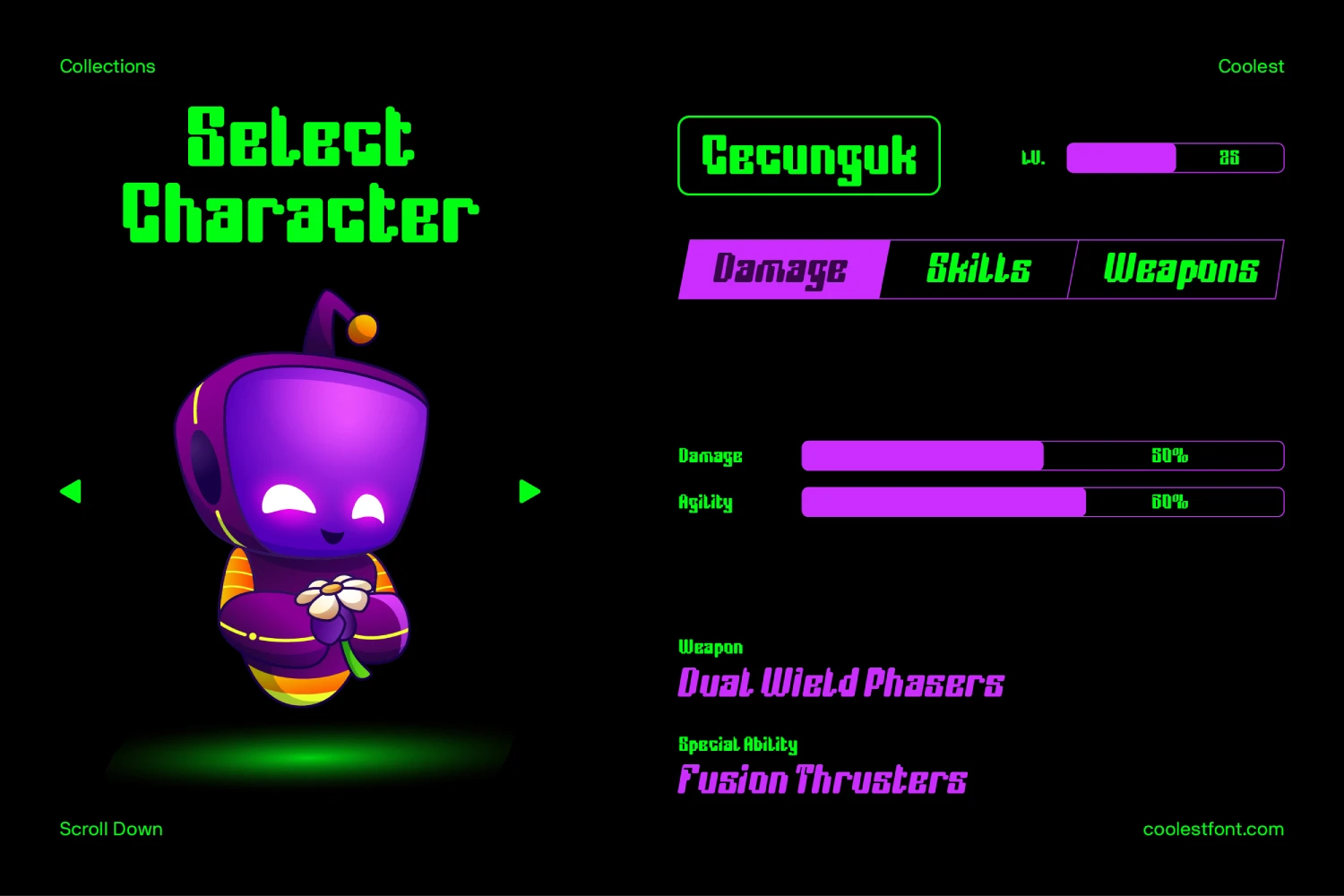Image resolution: width=1344 pixels, height=896 pixels.
Task: Click the Cecunguk name button
Action: tap(808, 156)
